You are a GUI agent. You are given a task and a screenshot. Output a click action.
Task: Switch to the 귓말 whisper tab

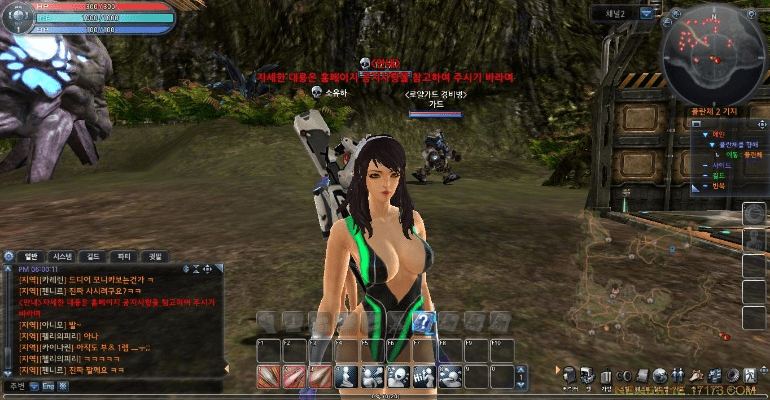click(x=155, y=256)
